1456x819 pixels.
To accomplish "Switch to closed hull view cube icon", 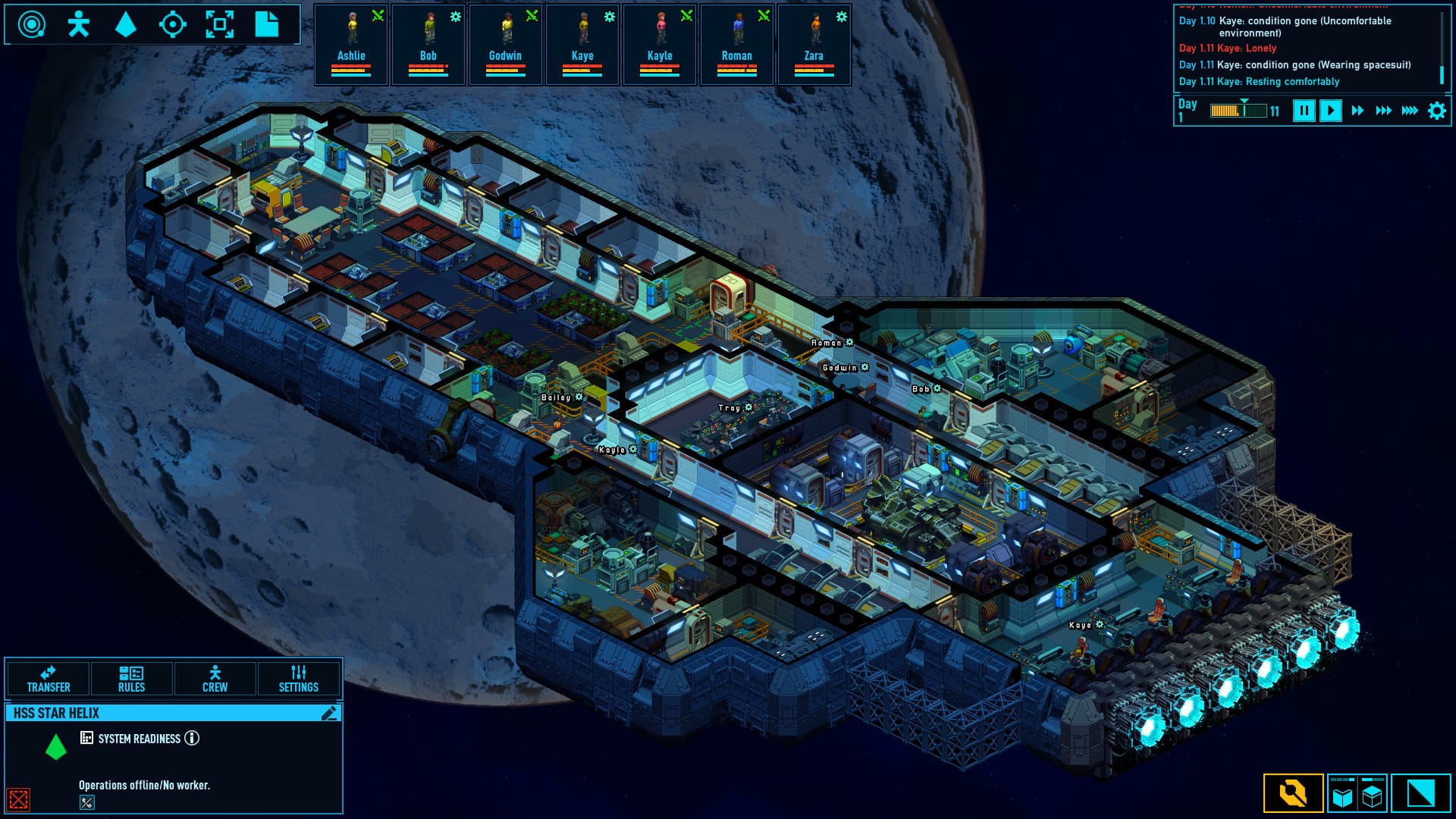I will click(x=1371, y=795).
